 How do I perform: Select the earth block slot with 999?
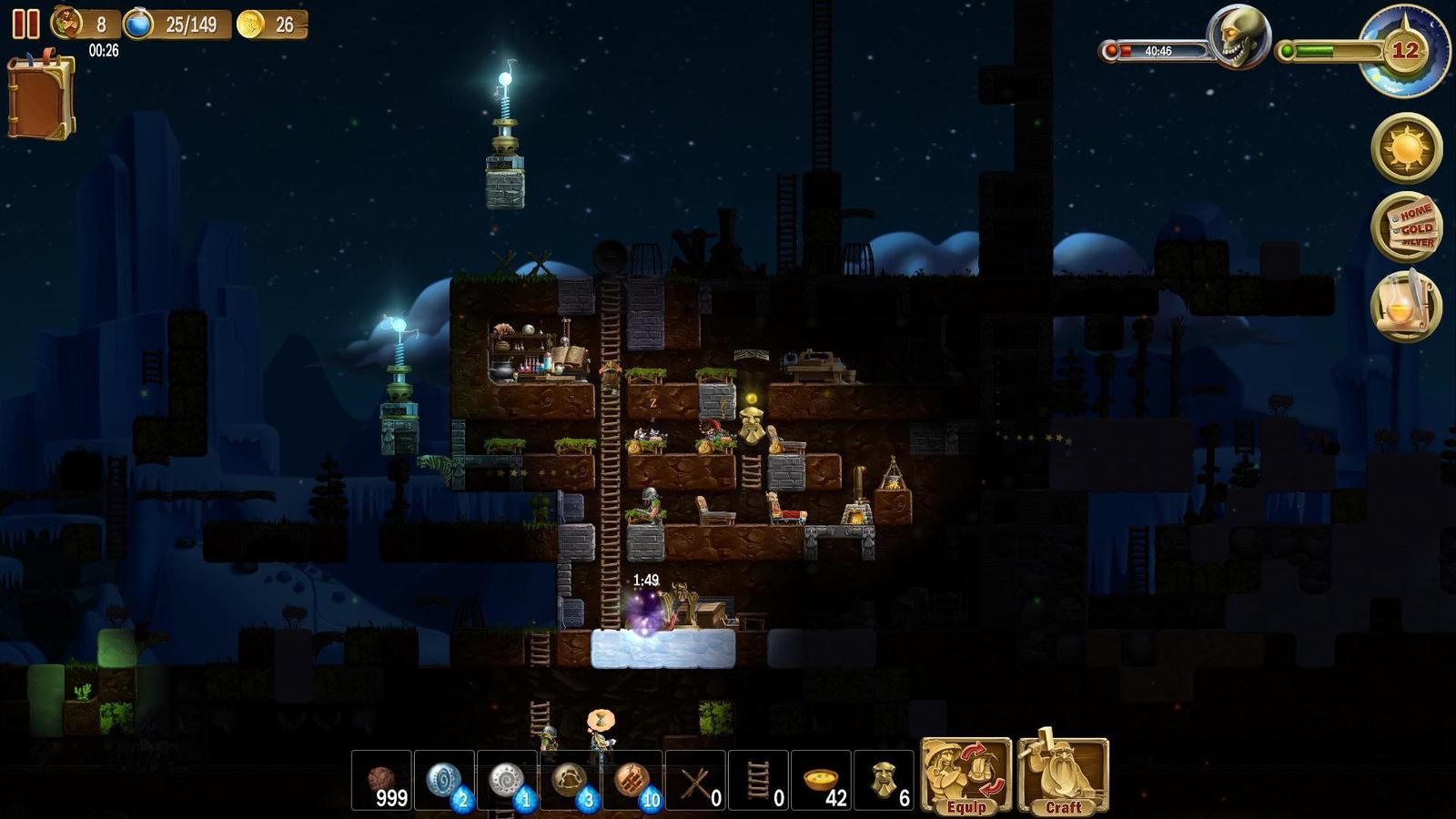point(382,780)
